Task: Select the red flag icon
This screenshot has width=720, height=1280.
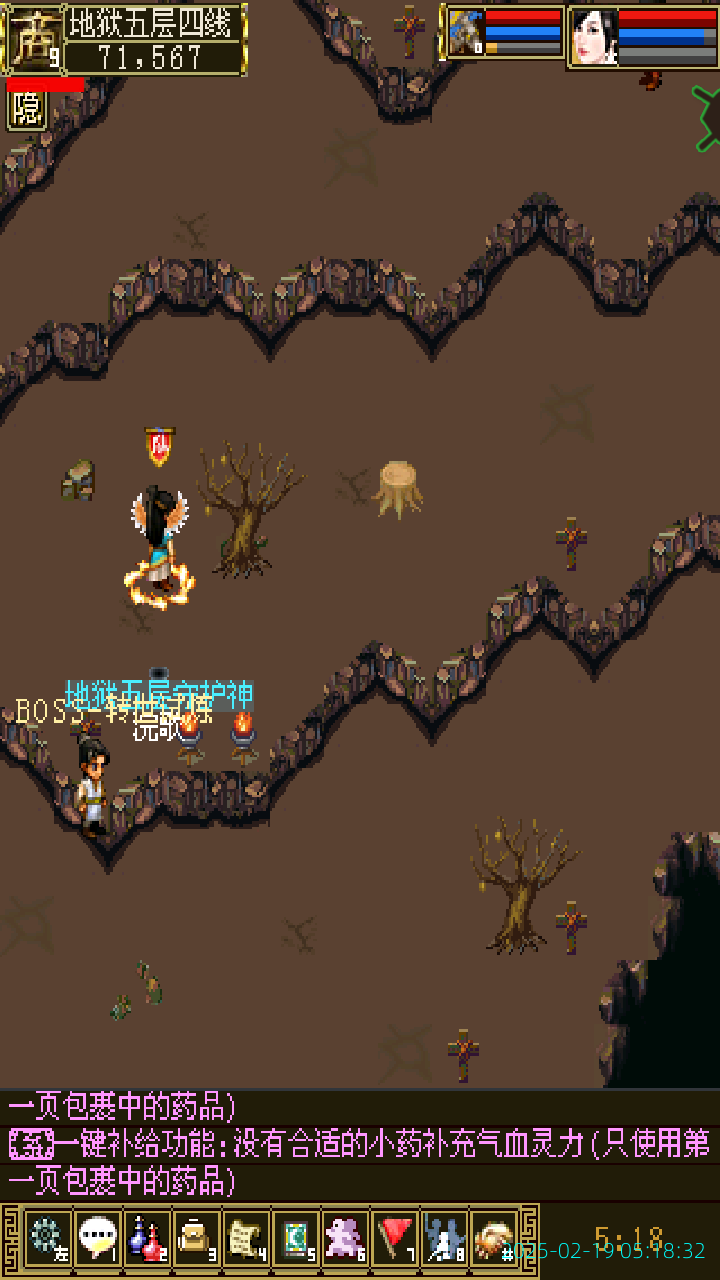Action: pos(395,1239)
